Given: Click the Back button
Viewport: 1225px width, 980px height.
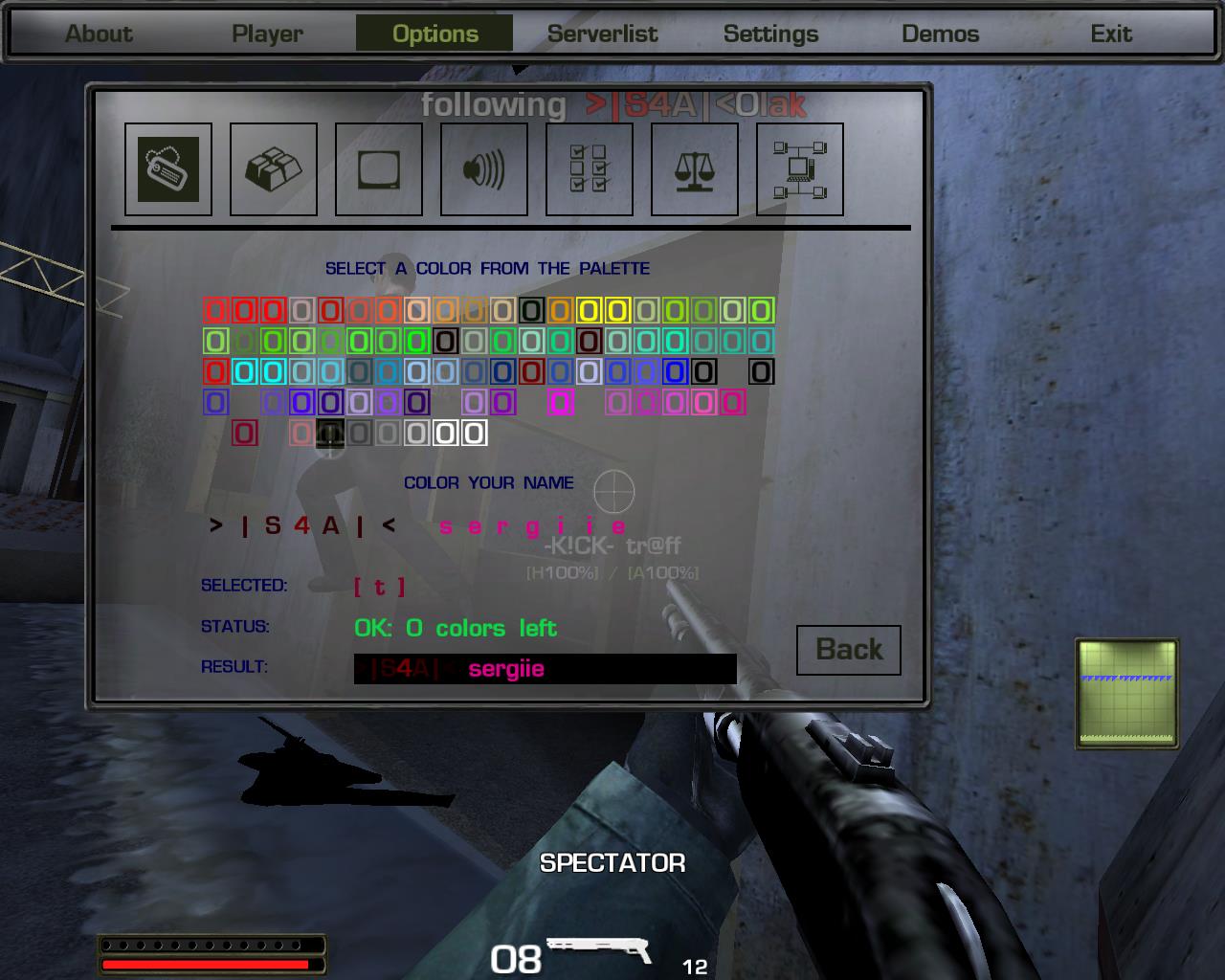Looking at the screenshot, I should [x=849, y=650].
